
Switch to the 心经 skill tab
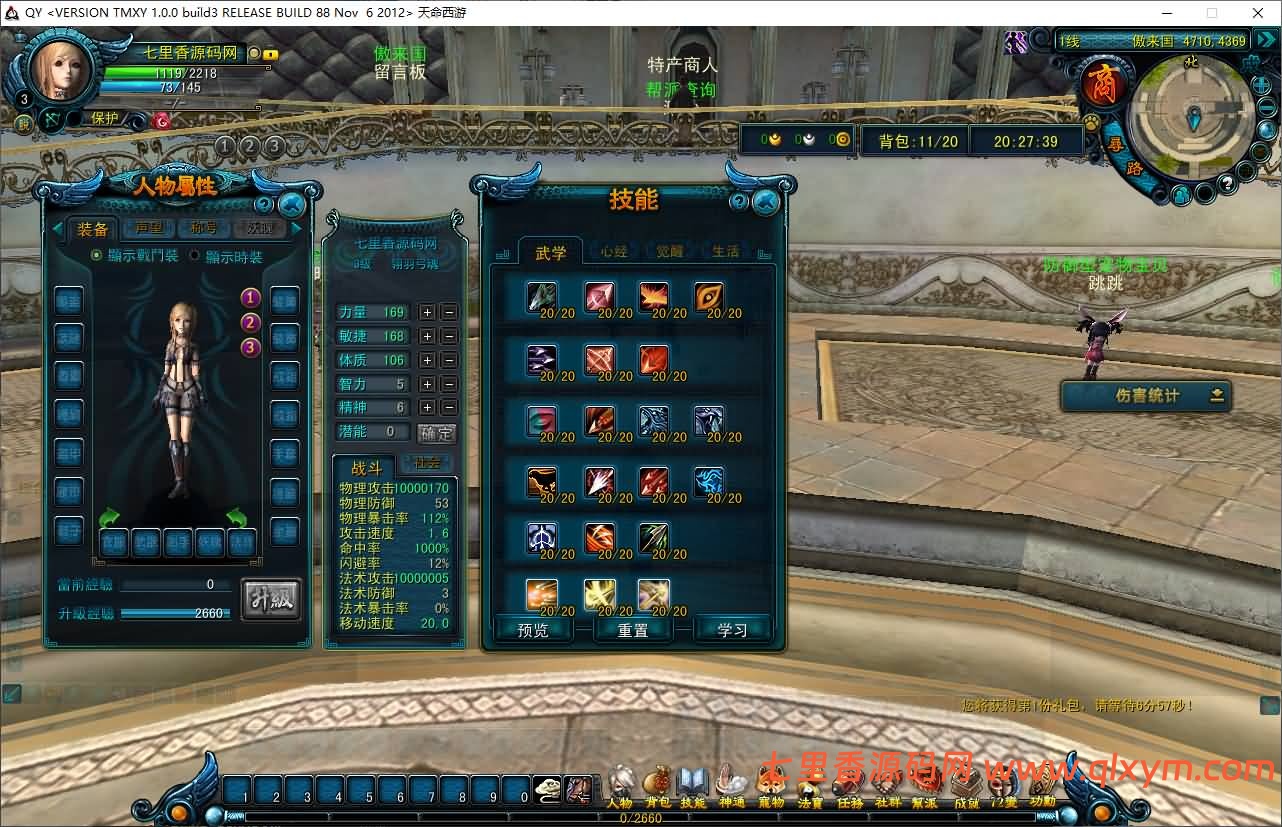[x=614, y=252]
